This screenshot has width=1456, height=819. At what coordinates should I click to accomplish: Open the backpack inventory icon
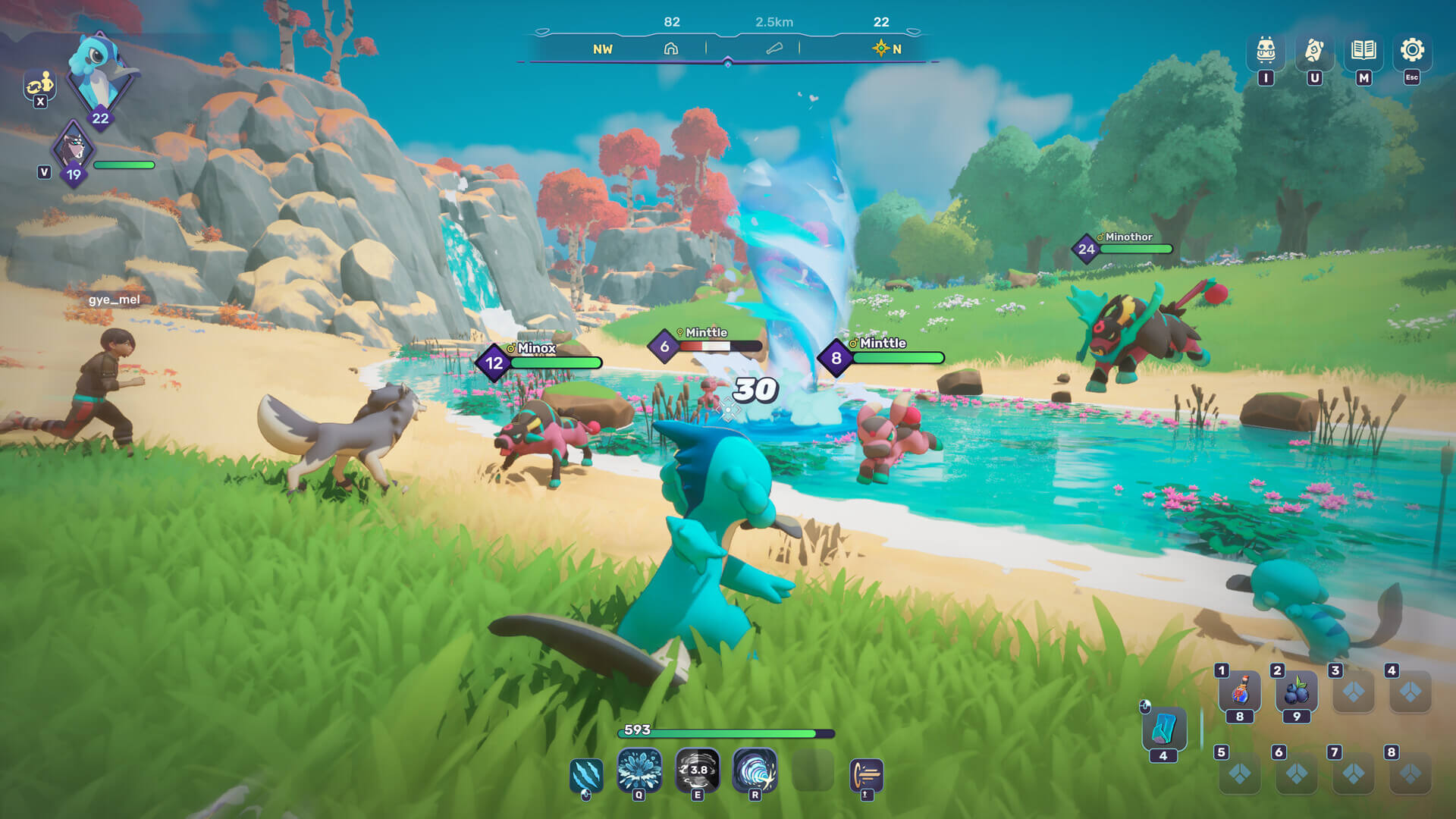1266,51
